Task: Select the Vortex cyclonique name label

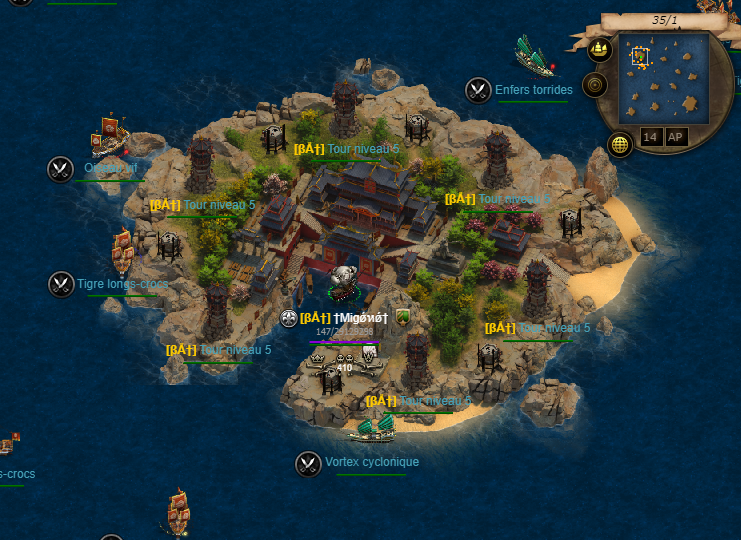Action: point(372,462)
